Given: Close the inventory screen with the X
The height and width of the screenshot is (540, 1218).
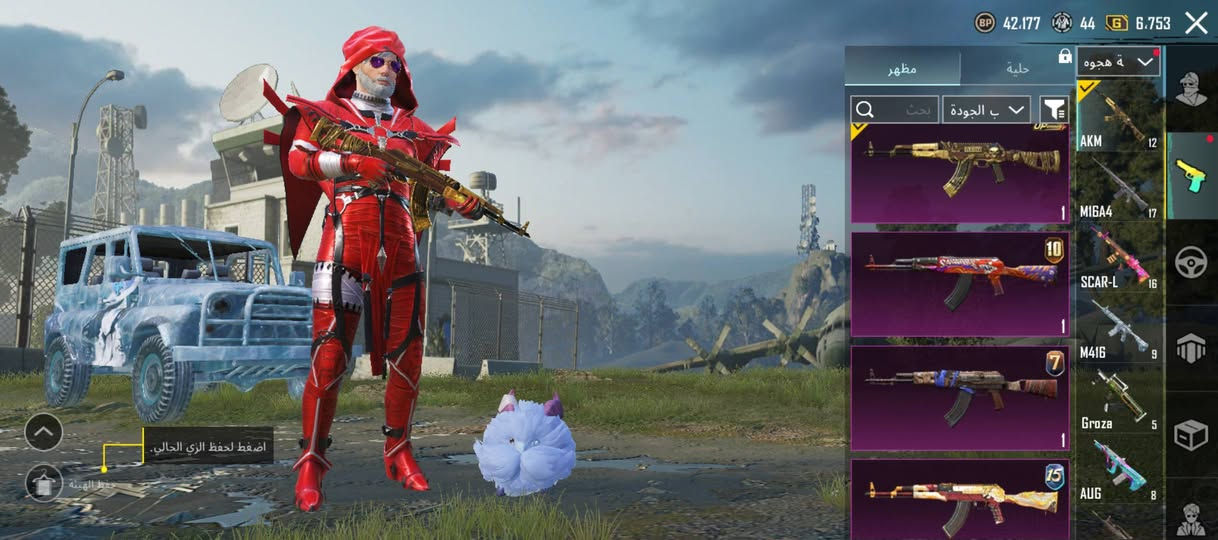Looking at the screenshot, I should coord(1196,23).
